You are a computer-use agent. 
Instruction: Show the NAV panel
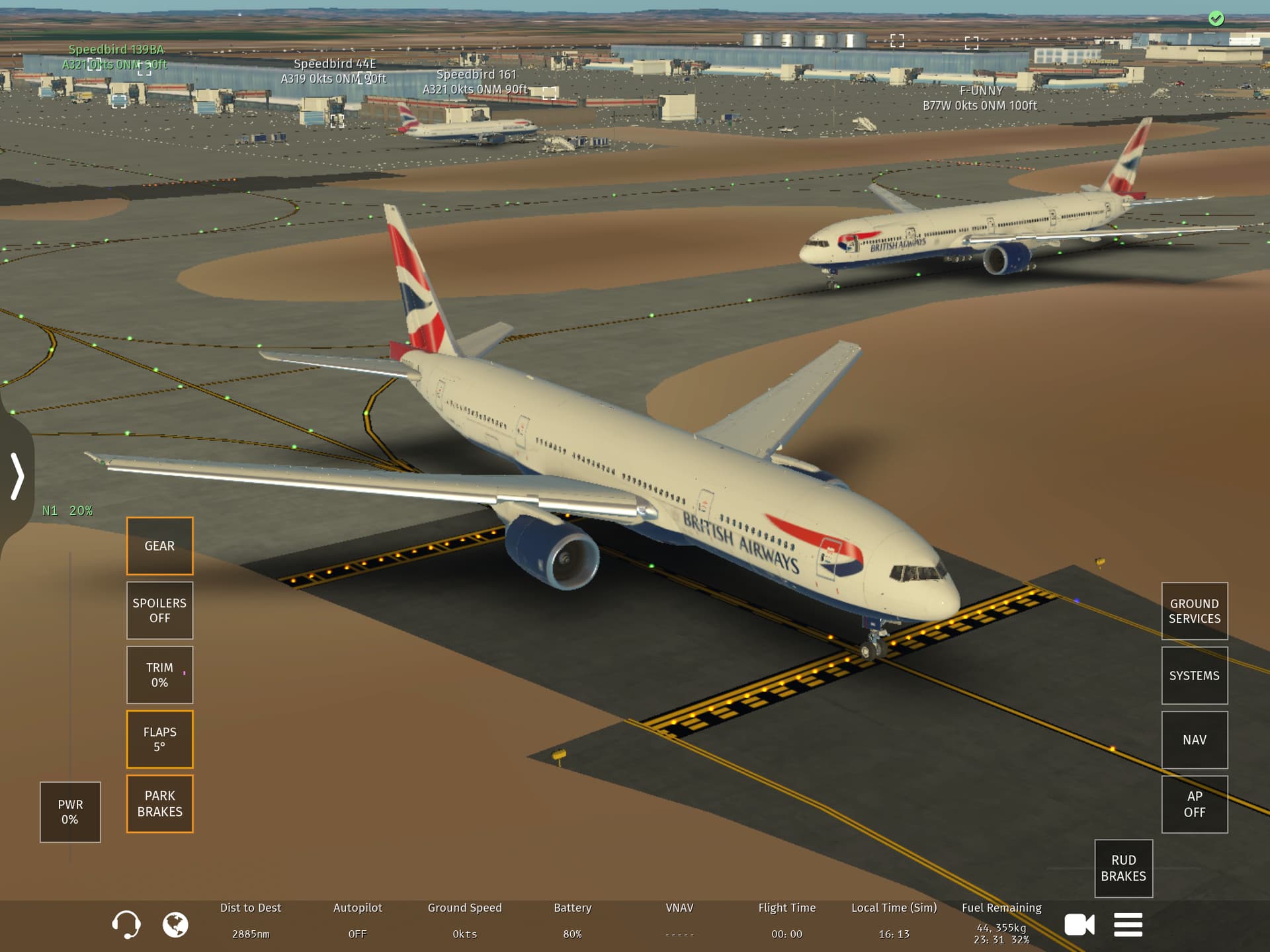click(x=1194, y=740)
